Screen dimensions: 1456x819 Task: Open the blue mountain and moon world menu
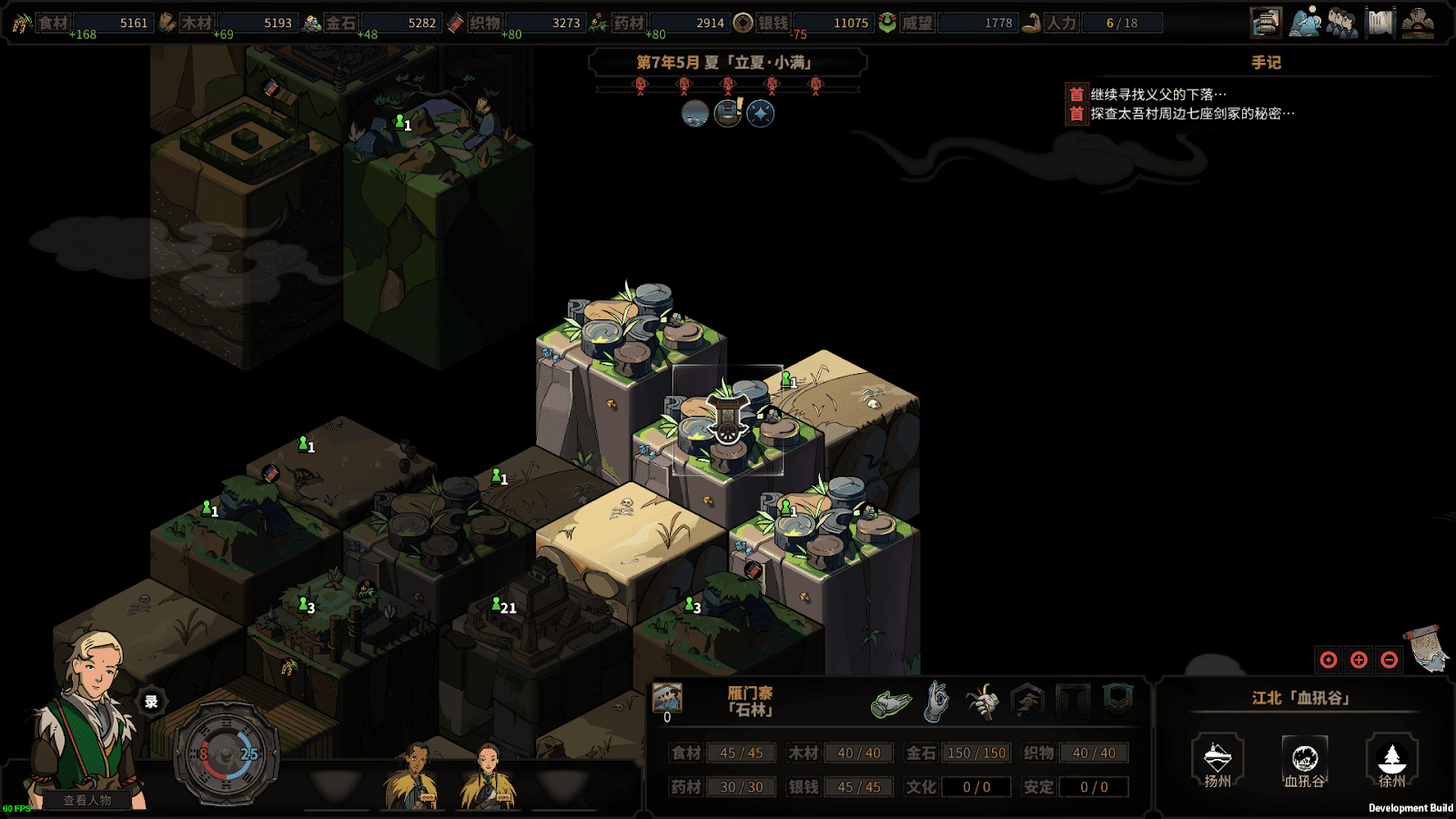(x=1305, y=23)
